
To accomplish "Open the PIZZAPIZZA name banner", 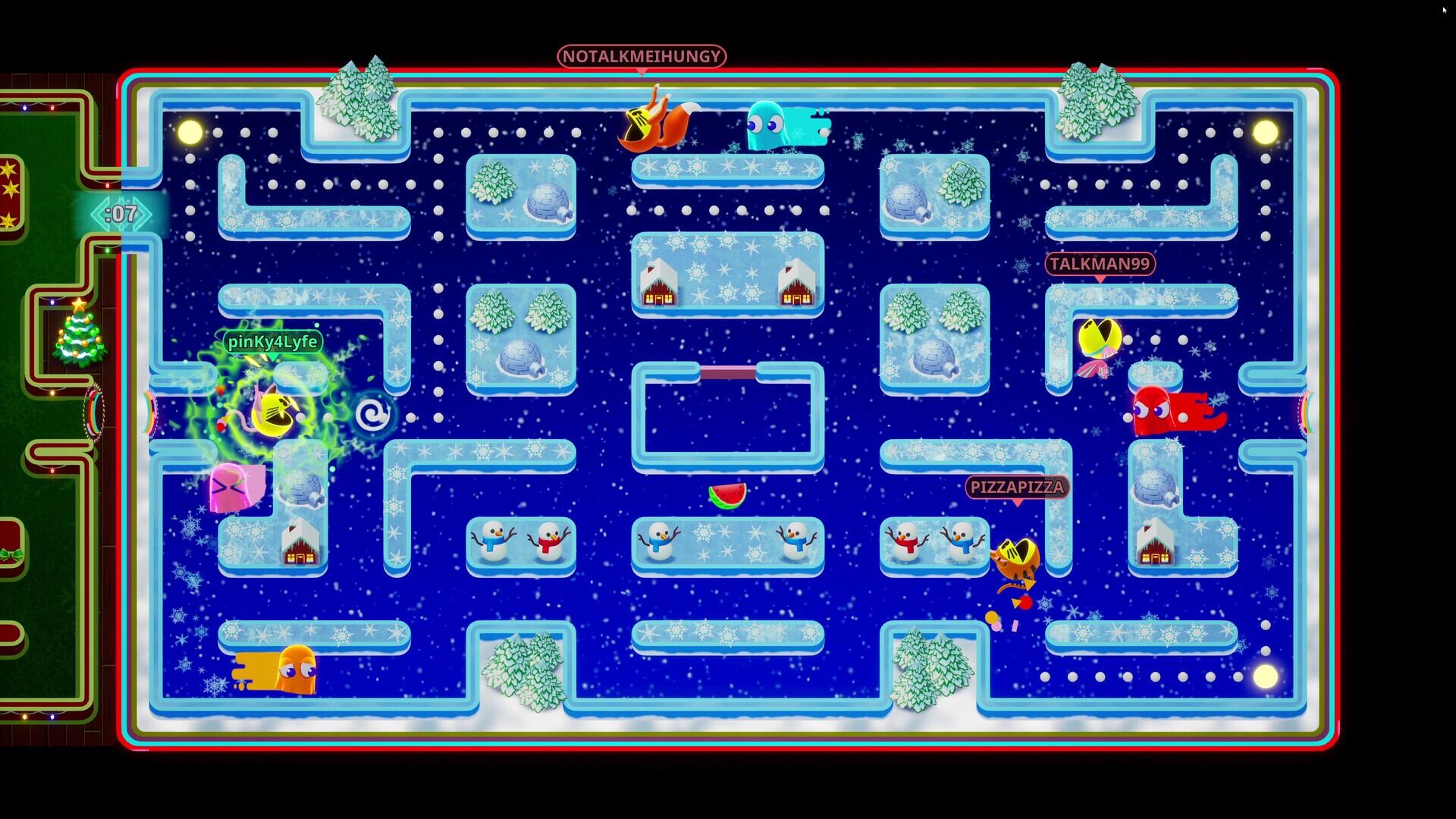I will pos(1016,488).
